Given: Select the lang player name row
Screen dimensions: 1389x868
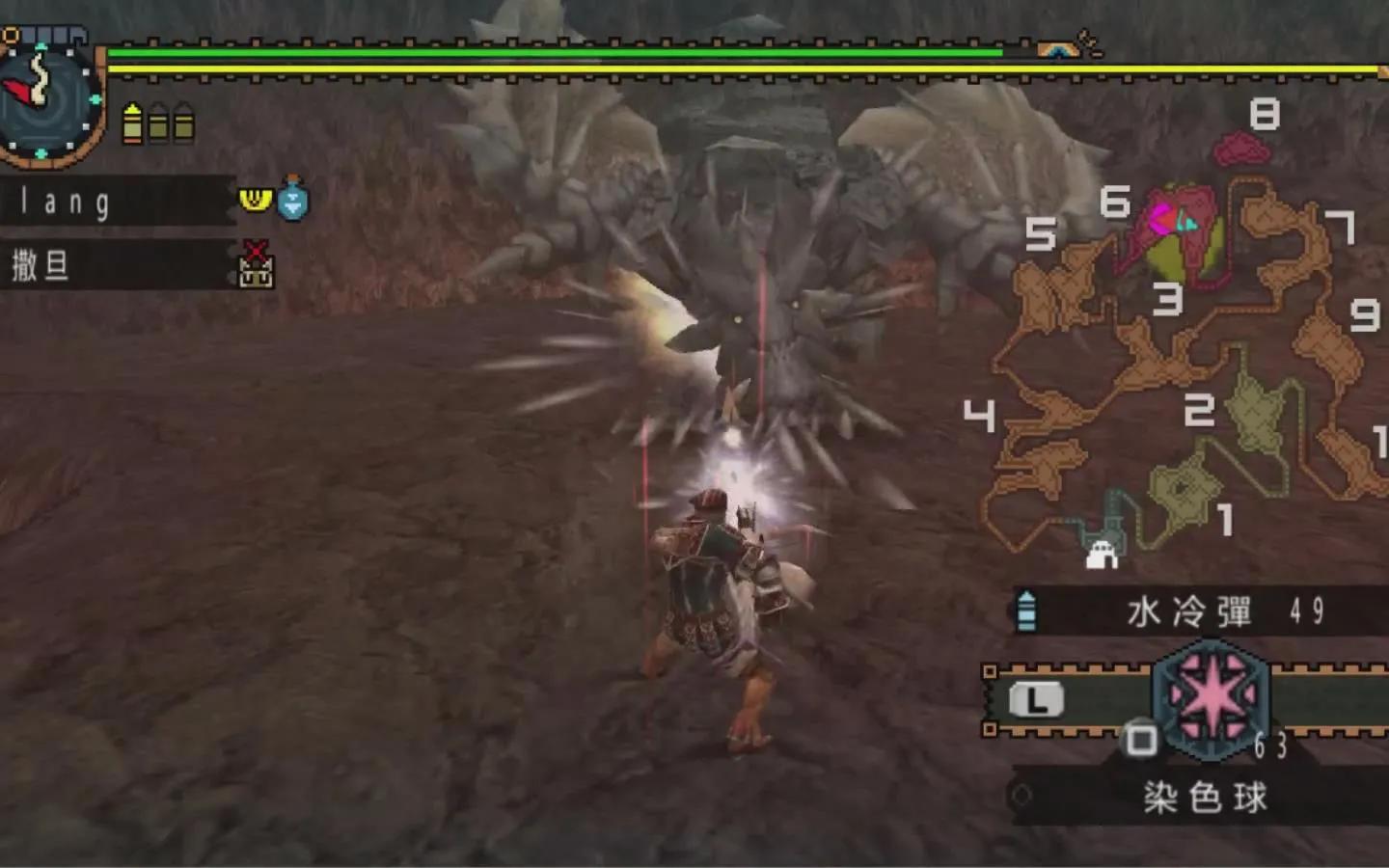Looking at the screenshot, I should (x=116, y=202).
